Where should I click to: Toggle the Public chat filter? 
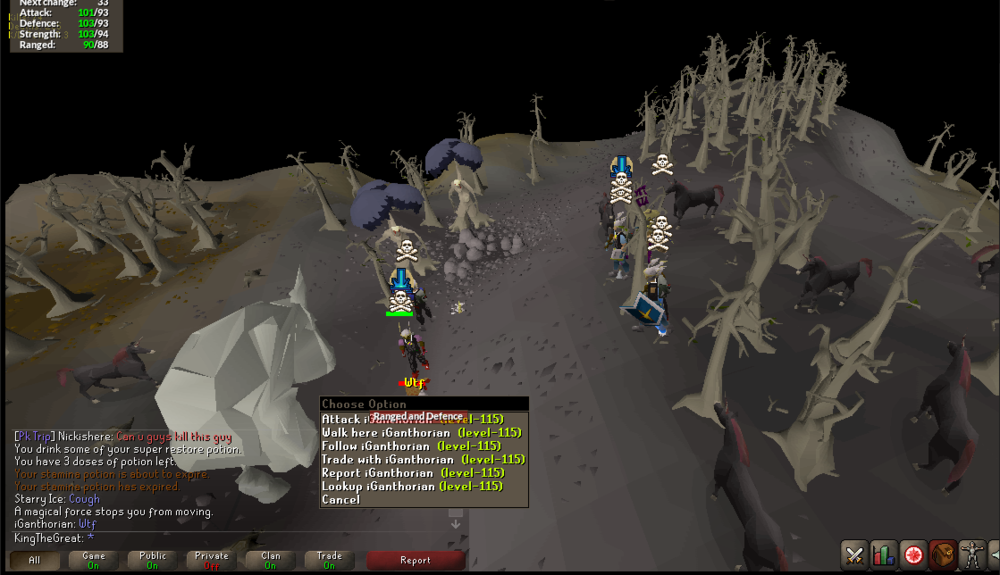[152, 560]
